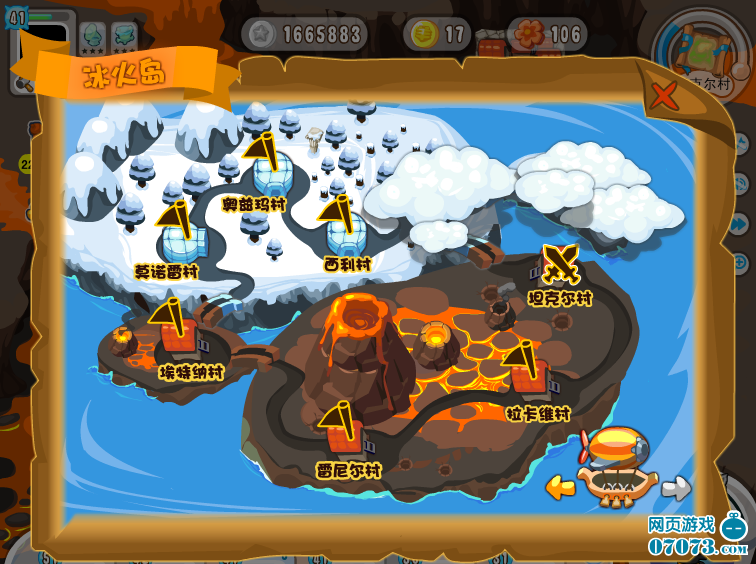Select 坦克尔村 crossed swords marker

560,265
